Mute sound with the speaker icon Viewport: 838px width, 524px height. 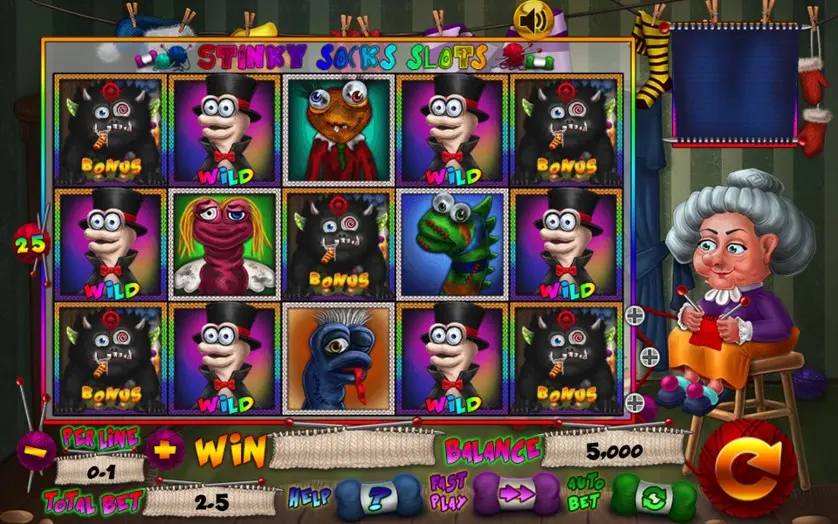pos(531,18)
